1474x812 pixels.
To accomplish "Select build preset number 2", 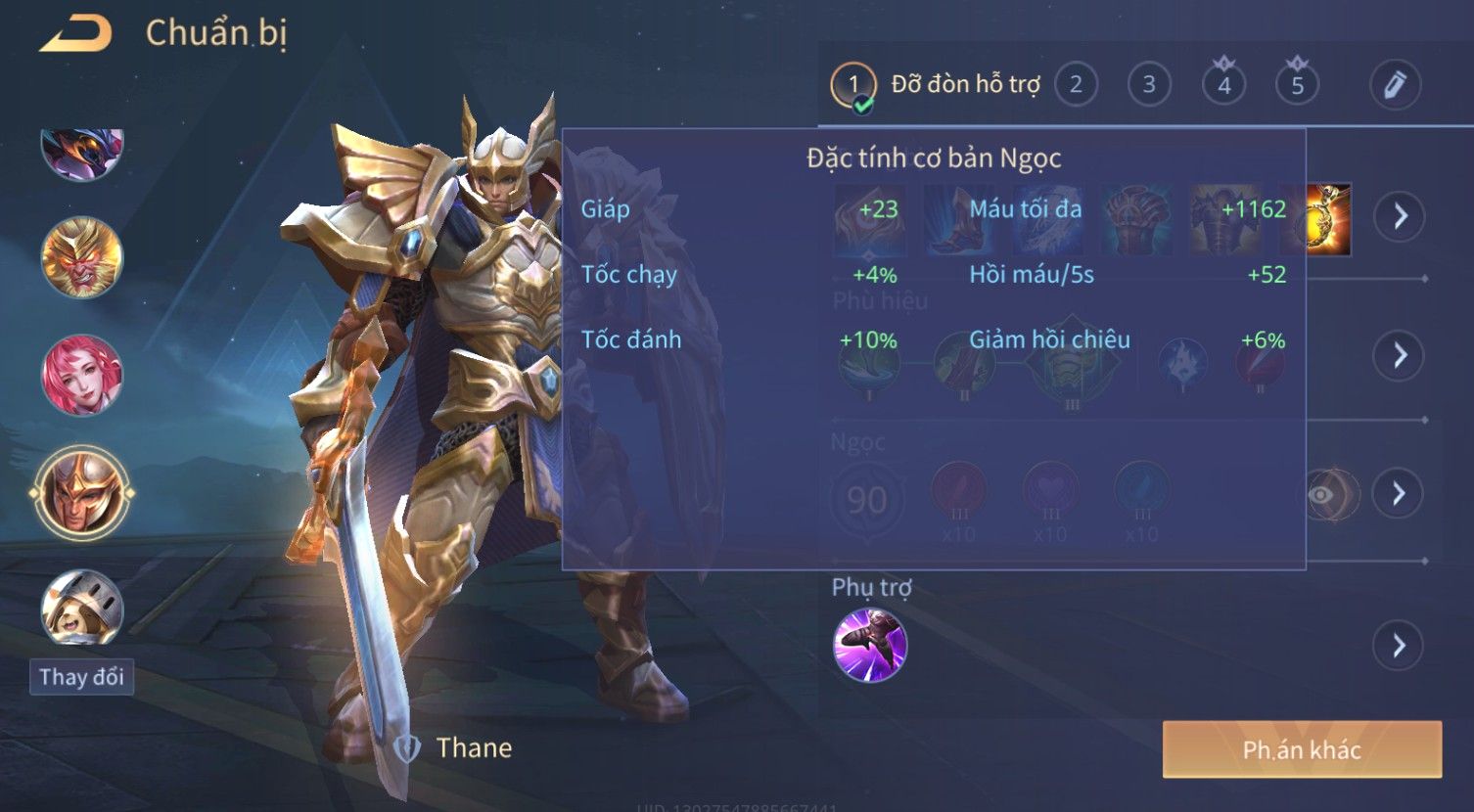I will (x=1076, y=85).
